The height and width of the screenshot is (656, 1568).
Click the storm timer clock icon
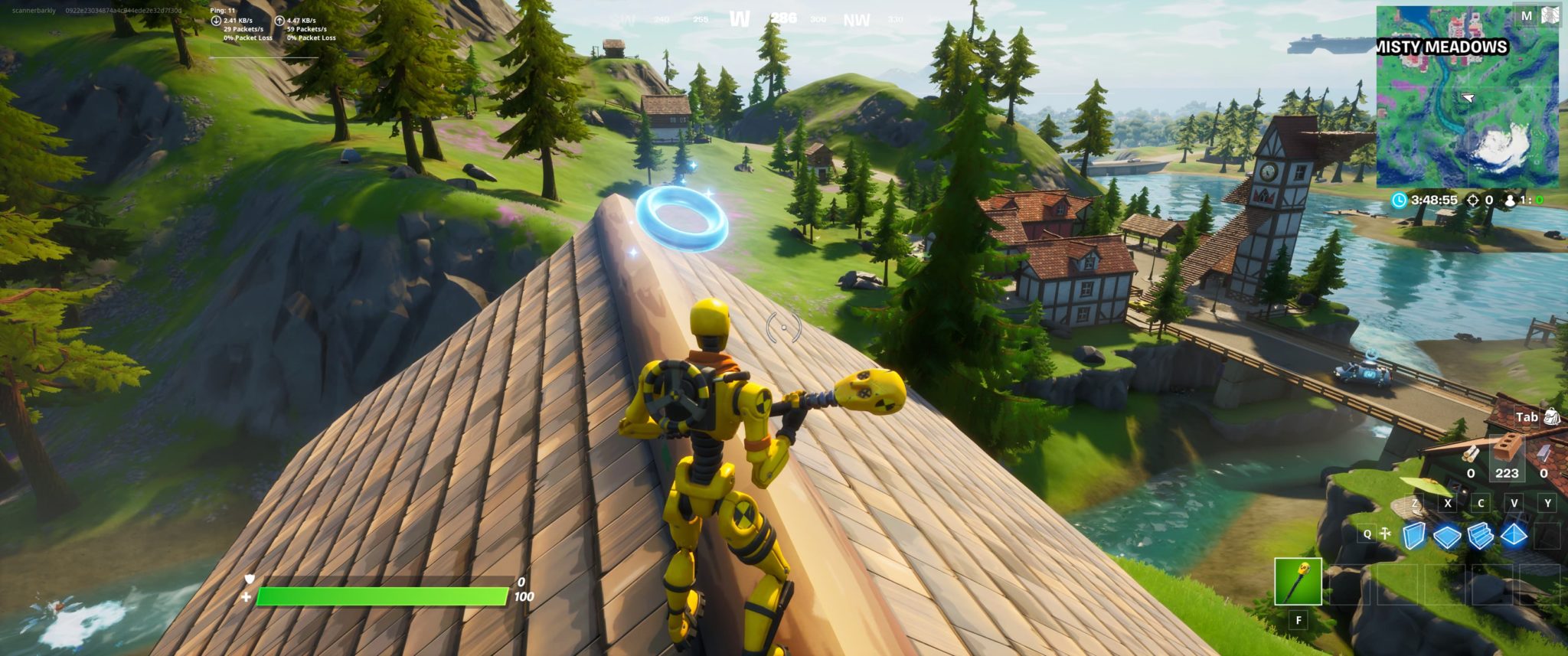click(1399, 200)
